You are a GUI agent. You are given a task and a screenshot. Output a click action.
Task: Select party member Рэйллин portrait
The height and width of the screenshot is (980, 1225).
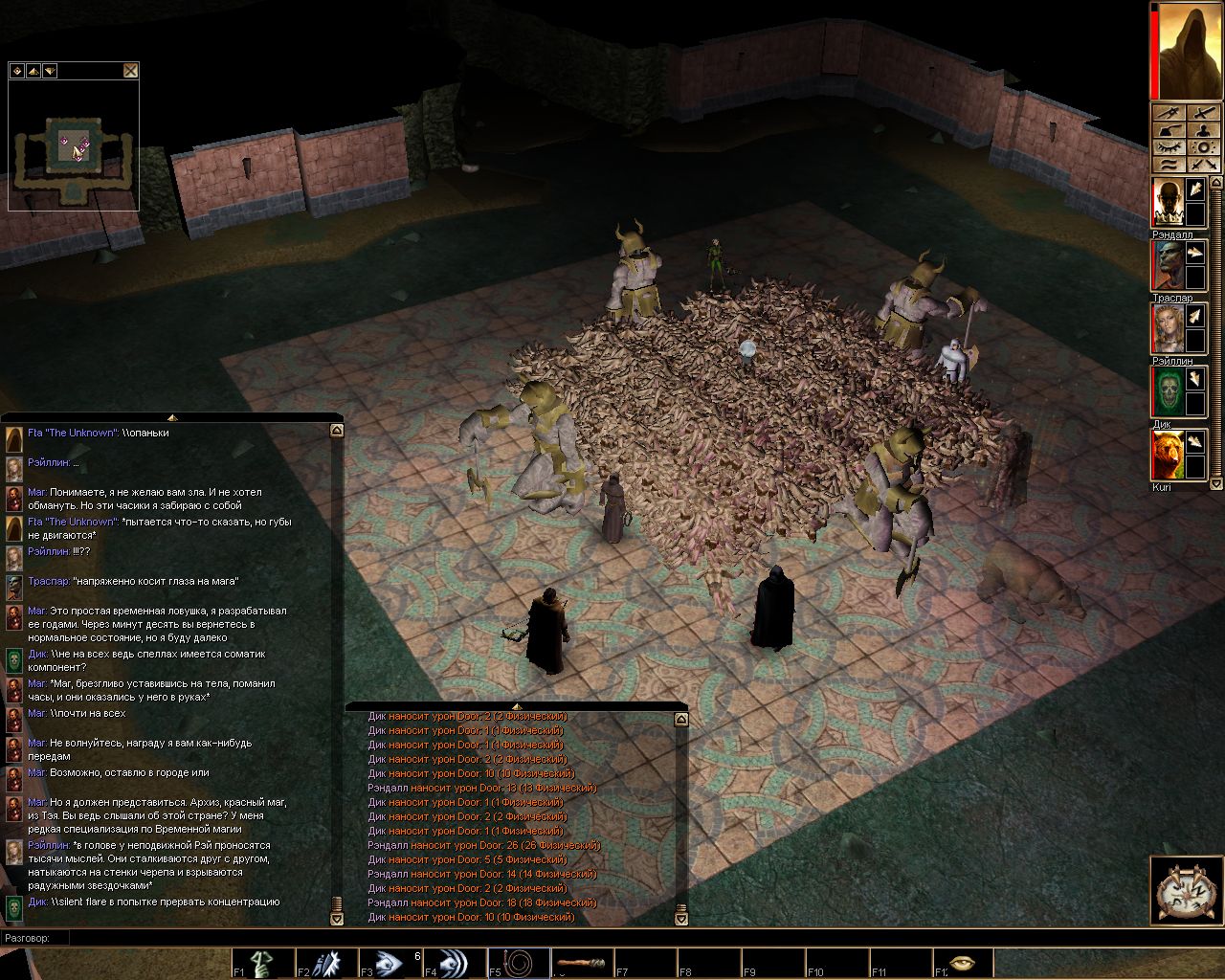coord(1167,328)
